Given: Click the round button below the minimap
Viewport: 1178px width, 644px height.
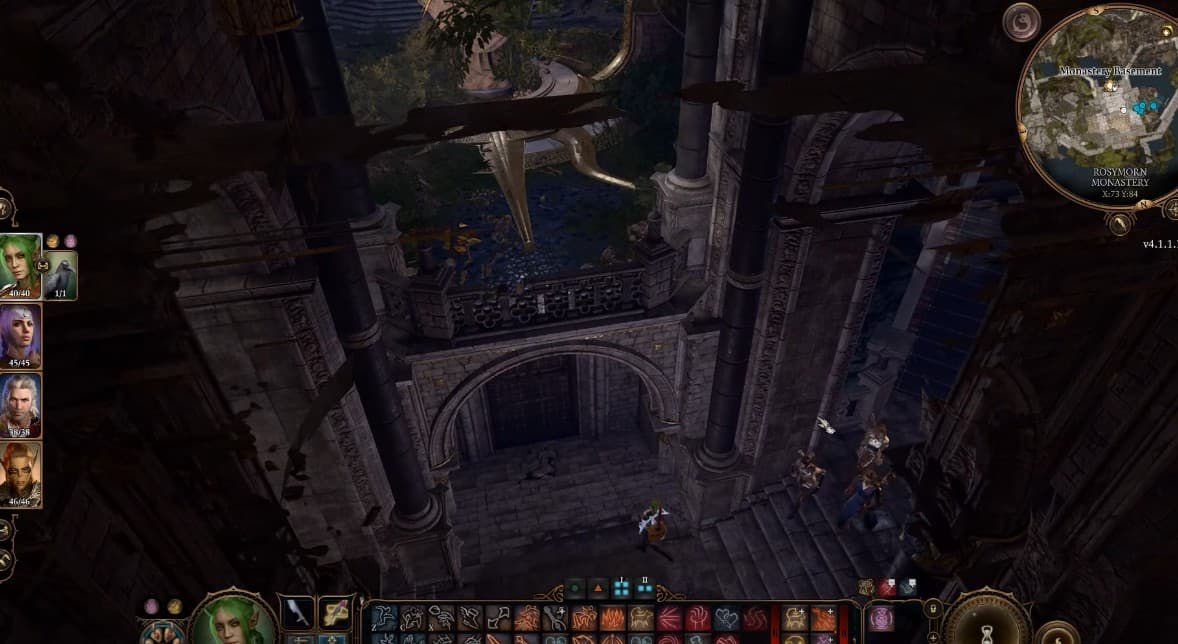Looking at the screenshot, I should pyautogui.click(x=1120, y=224).
